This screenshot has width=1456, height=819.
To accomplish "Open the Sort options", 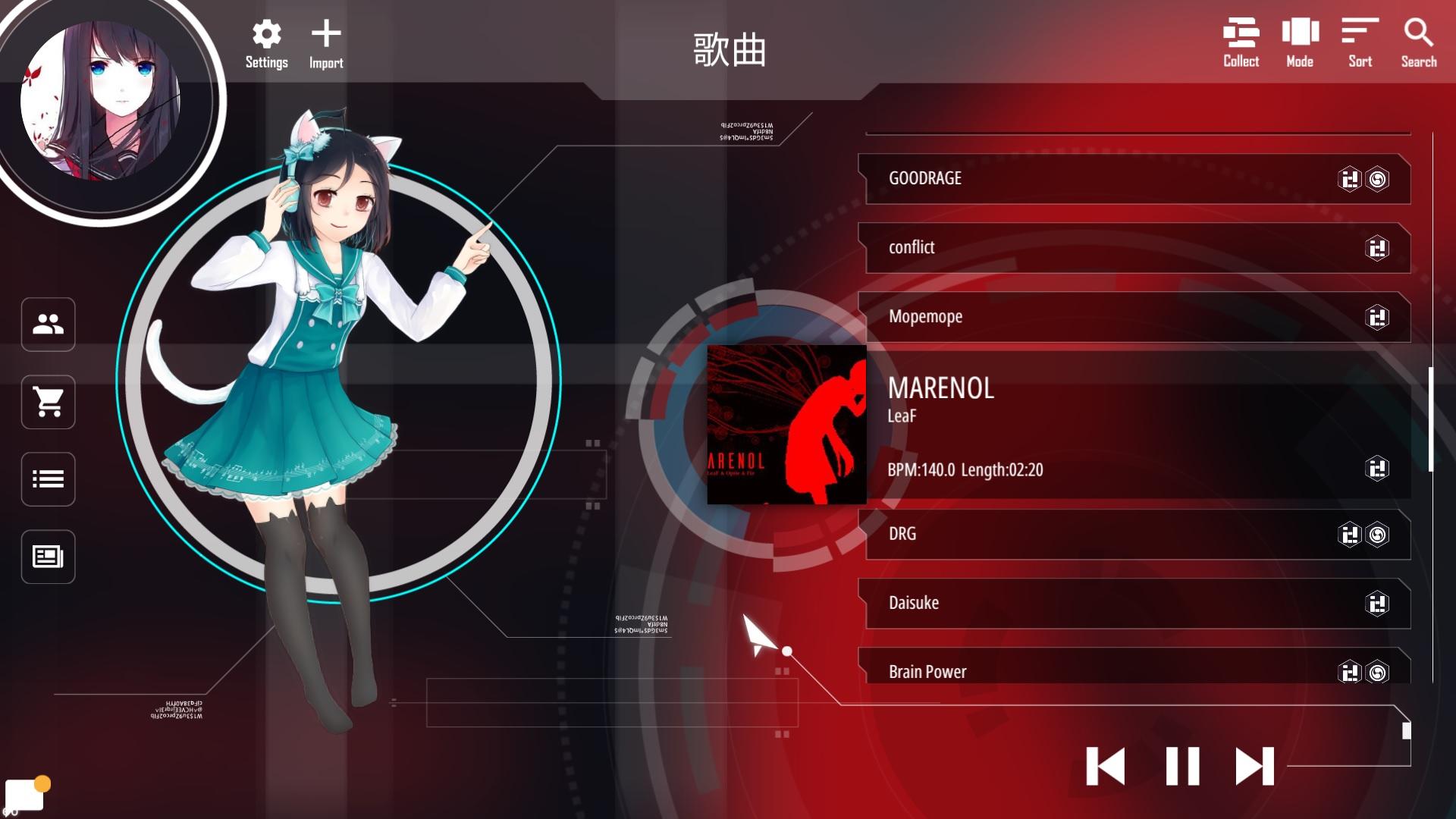I will (1358, 34).
